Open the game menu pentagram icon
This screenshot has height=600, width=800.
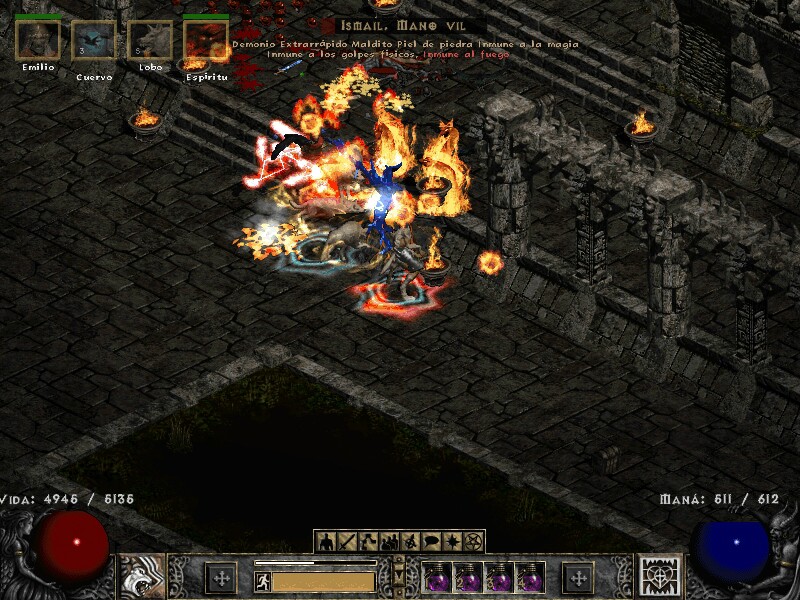click(x=473, y=542)
